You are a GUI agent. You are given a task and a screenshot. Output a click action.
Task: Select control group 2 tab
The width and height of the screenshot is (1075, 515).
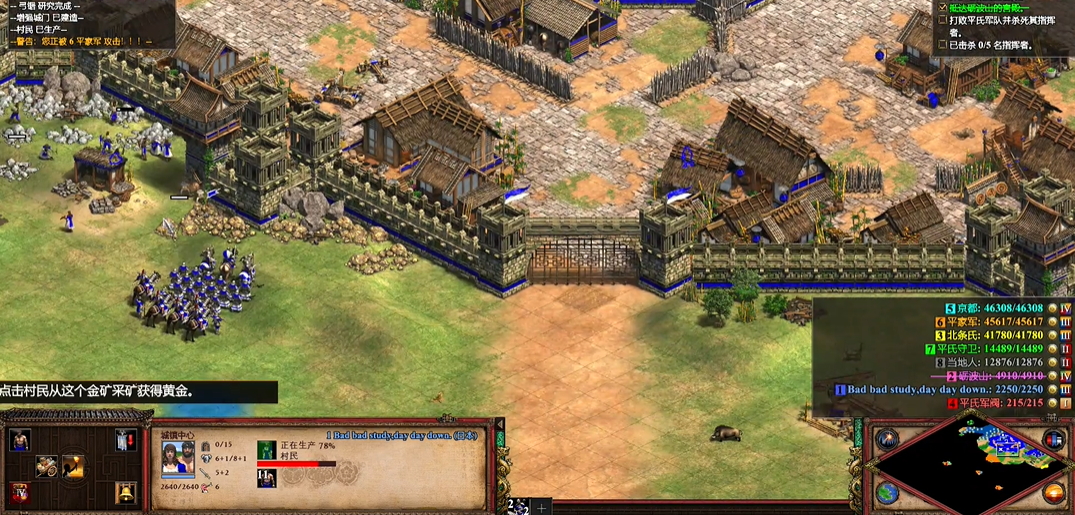516,506
